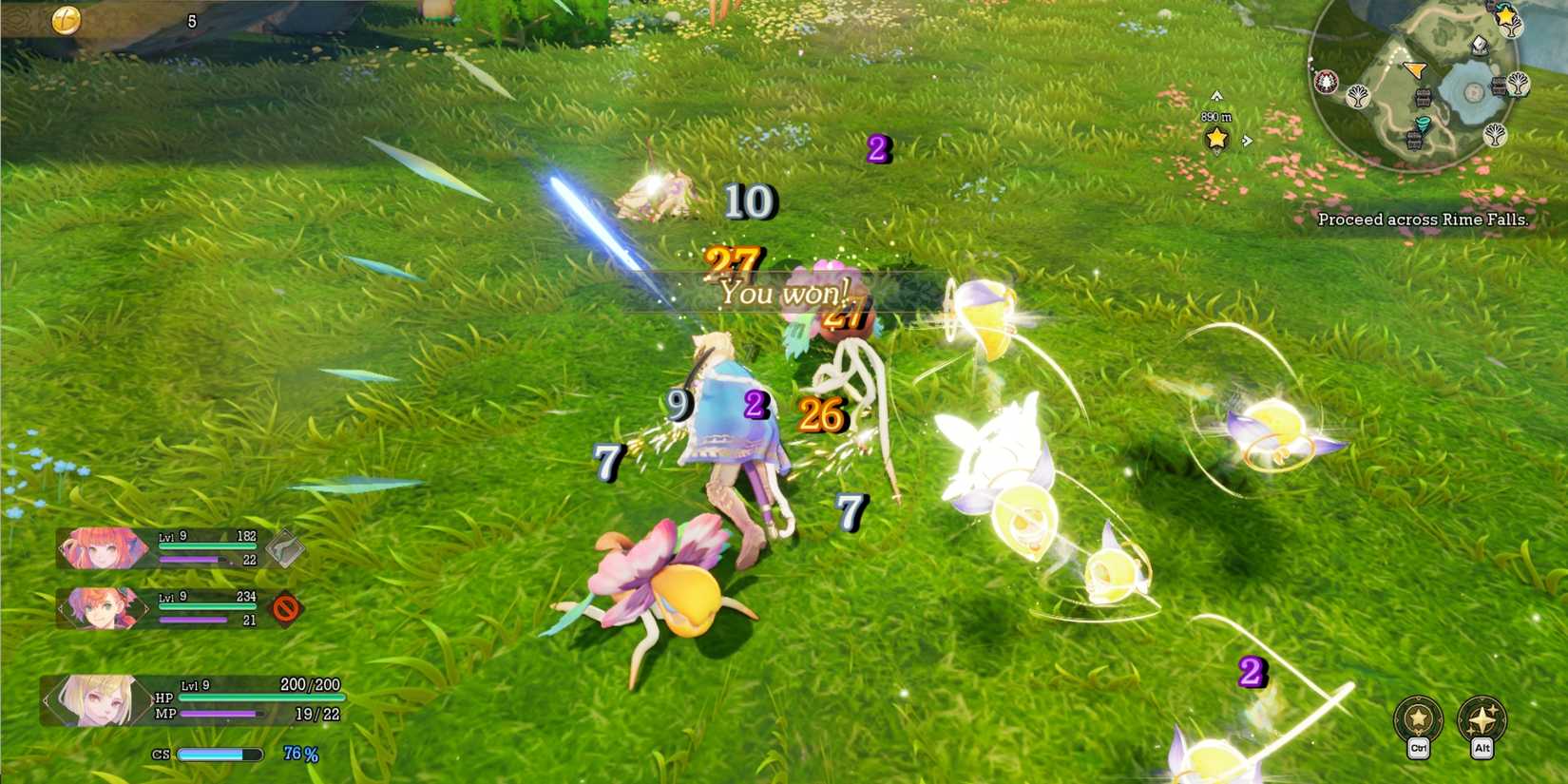Click the You won! banner
The width and height of the screenshot is (1568, 784).
click(x=783, y=294)
